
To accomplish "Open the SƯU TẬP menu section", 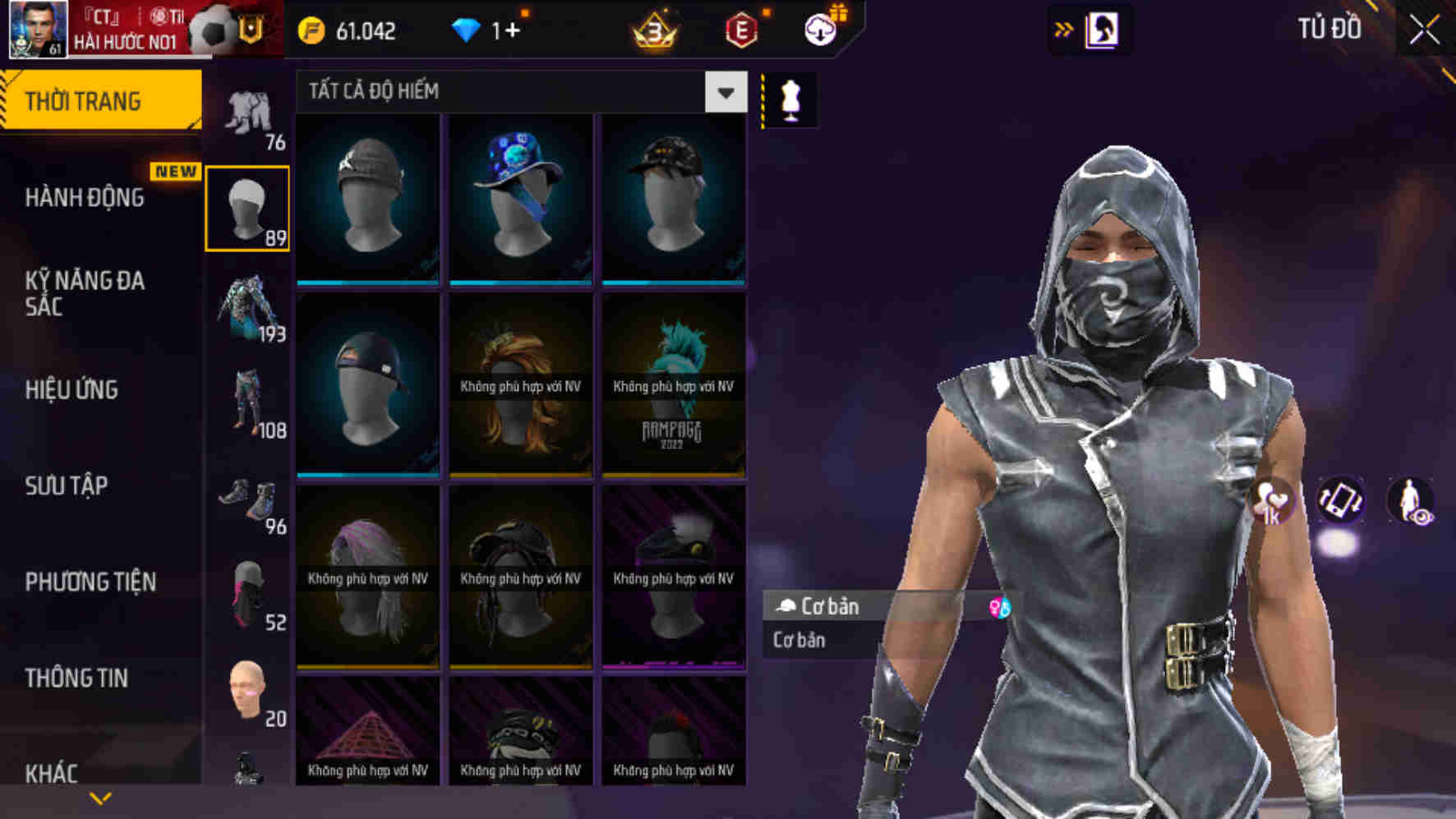I will click(66, 486).
